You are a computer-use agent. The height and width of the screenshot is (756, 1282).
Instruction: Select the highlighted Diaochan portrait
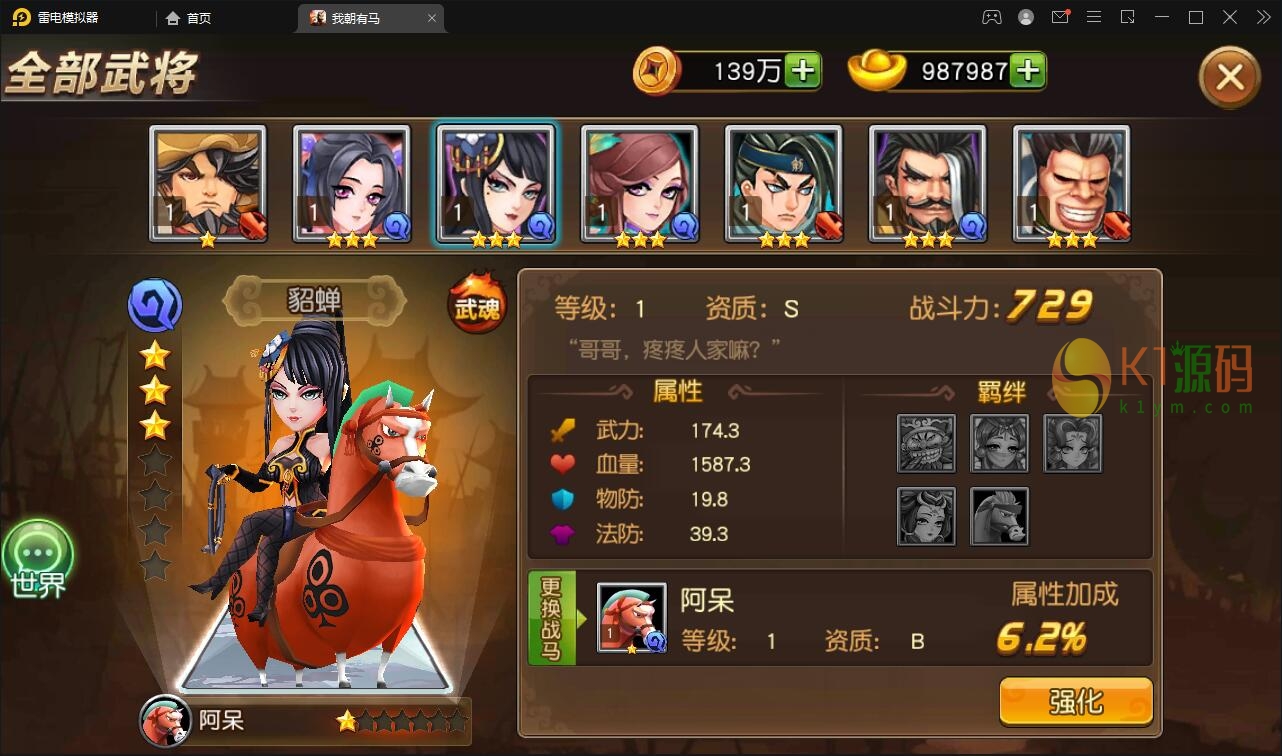coord(496,184)
